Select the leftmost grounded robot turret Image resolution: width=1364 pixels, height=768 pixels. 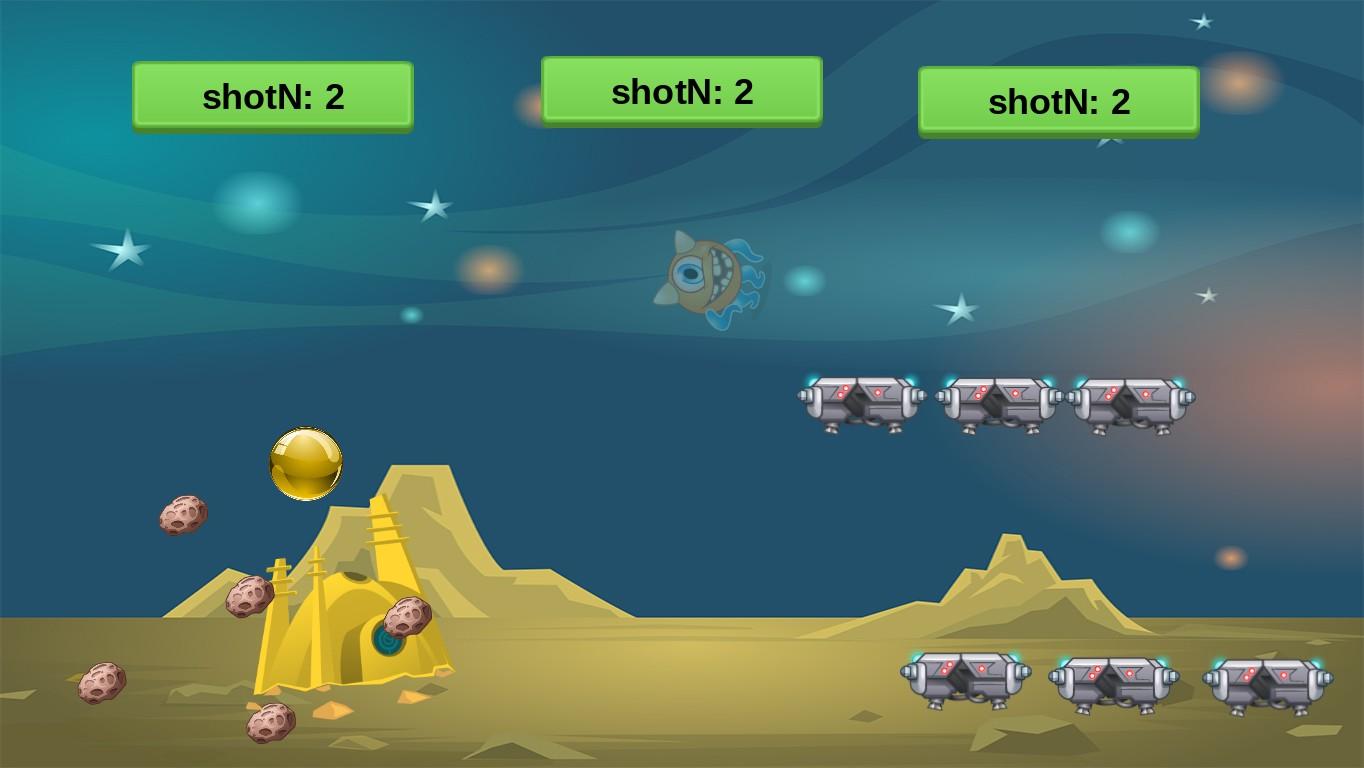click(x=962, y=678)
